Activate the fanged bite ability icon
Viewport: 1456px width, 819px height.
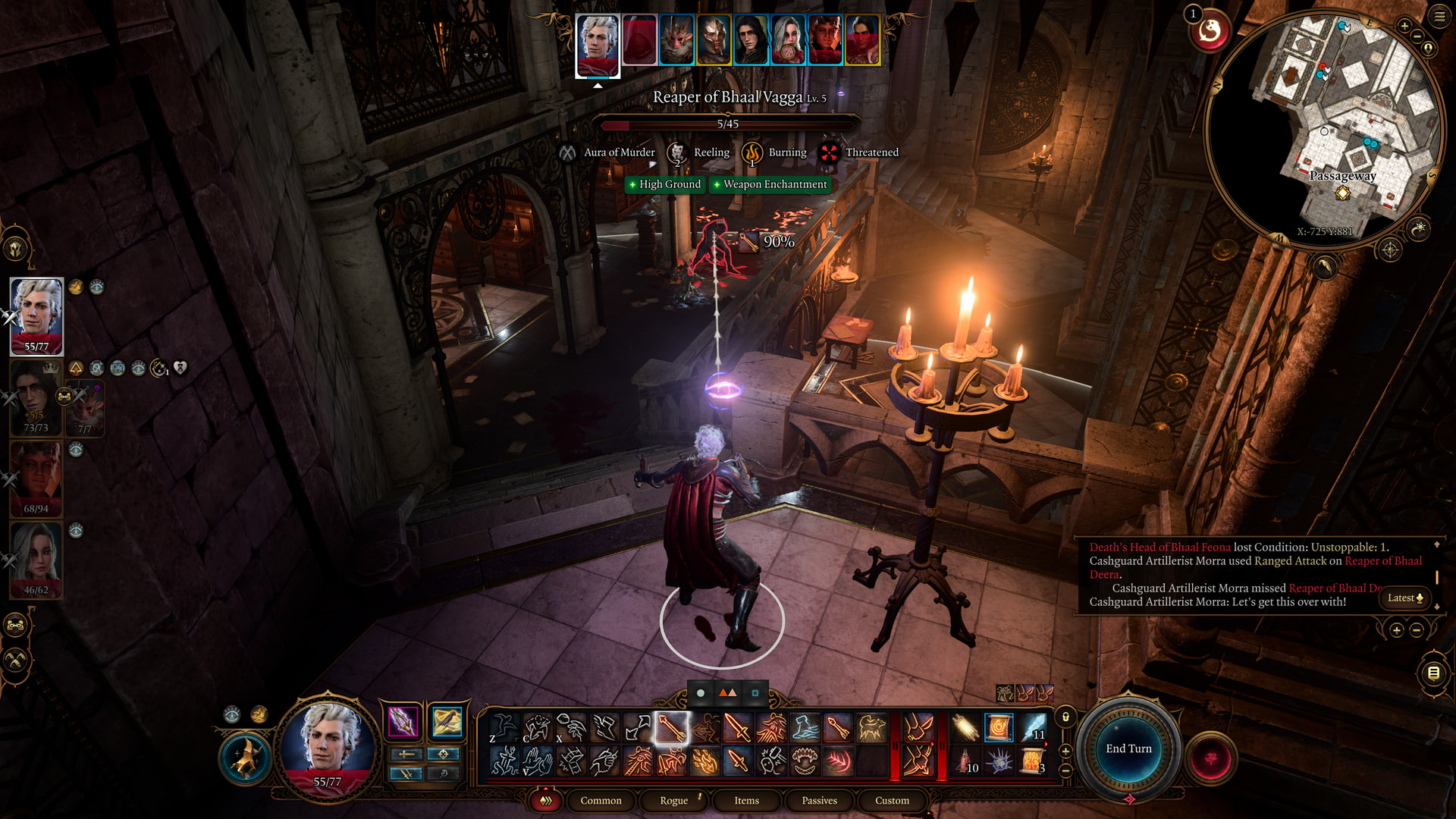[805, 761]
